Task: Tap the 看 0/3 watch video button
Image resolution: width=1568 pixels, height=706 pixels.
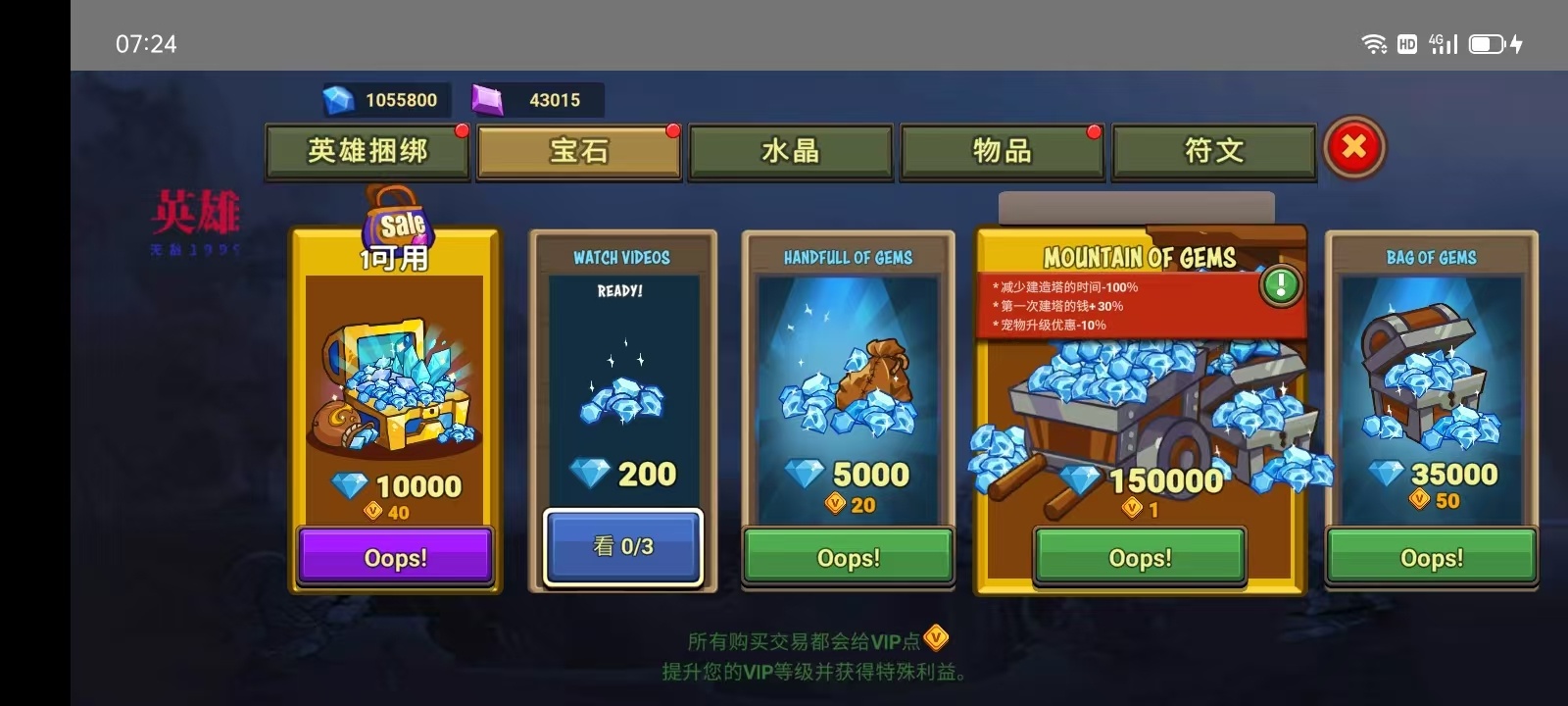Action: point(623,546)
